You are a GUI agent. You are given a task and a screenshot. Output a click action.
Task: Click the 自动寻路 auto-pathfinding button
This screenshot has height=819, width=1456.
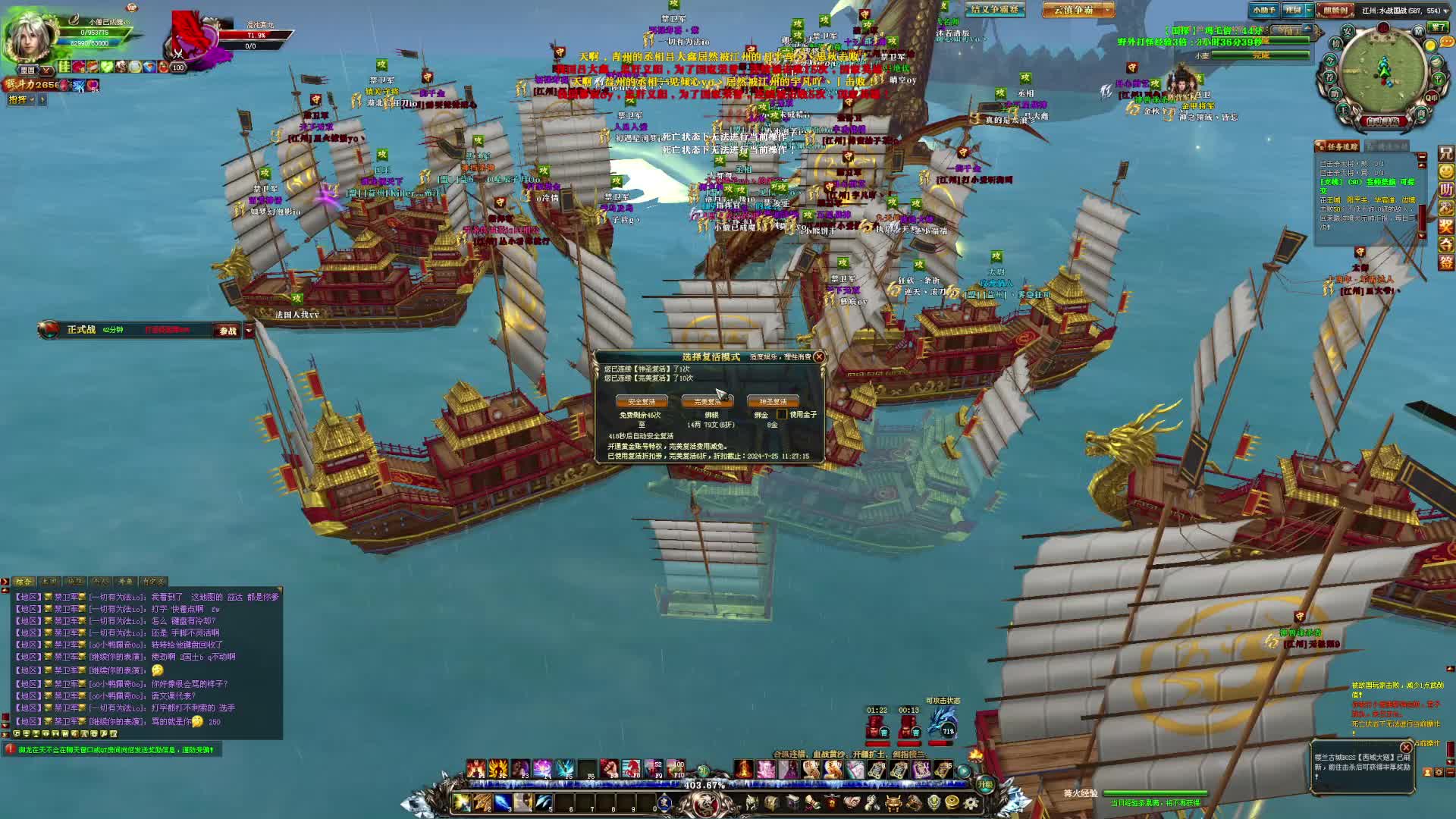pos(1383,121)
